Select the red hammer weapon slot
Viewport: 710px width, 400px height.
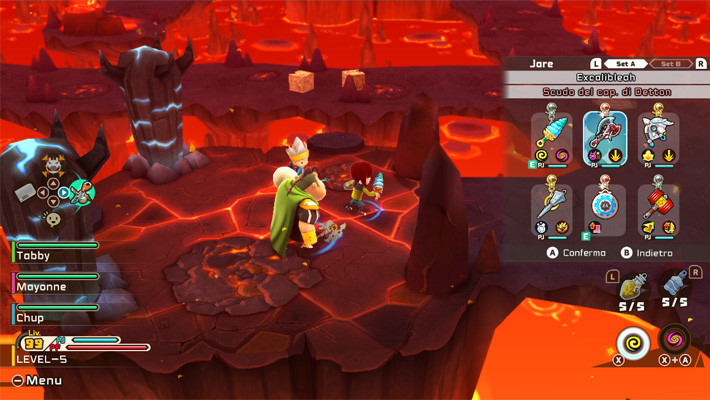(658, 208)
